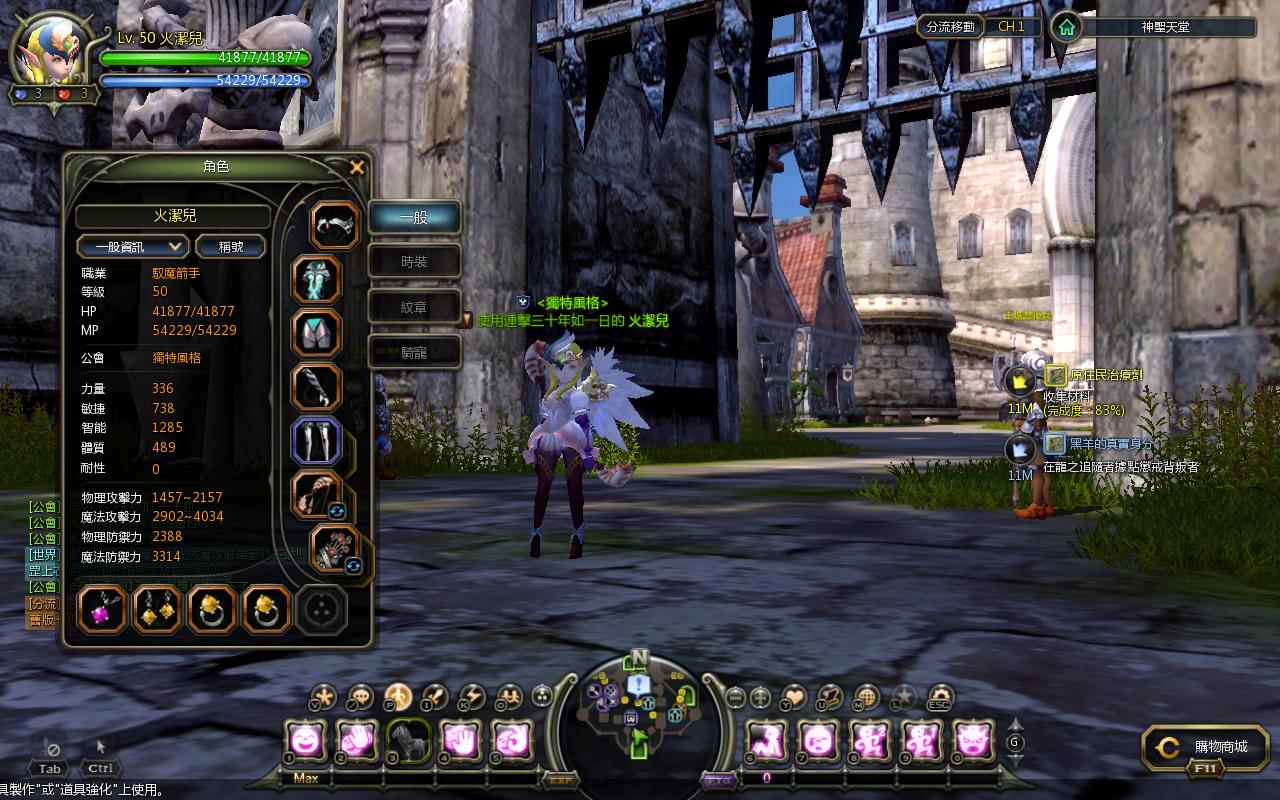Click the 稱號 title button

pyautogui.click(x=230, y=246)
